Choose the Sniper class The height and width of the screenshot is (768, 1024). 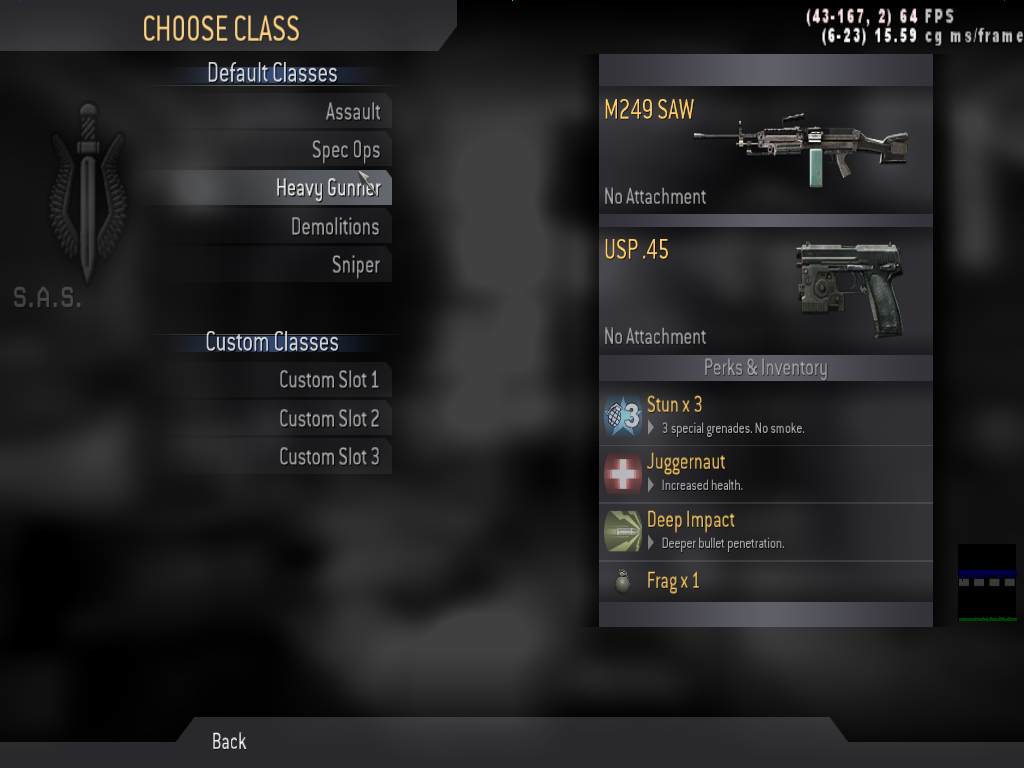click(355, 265)
